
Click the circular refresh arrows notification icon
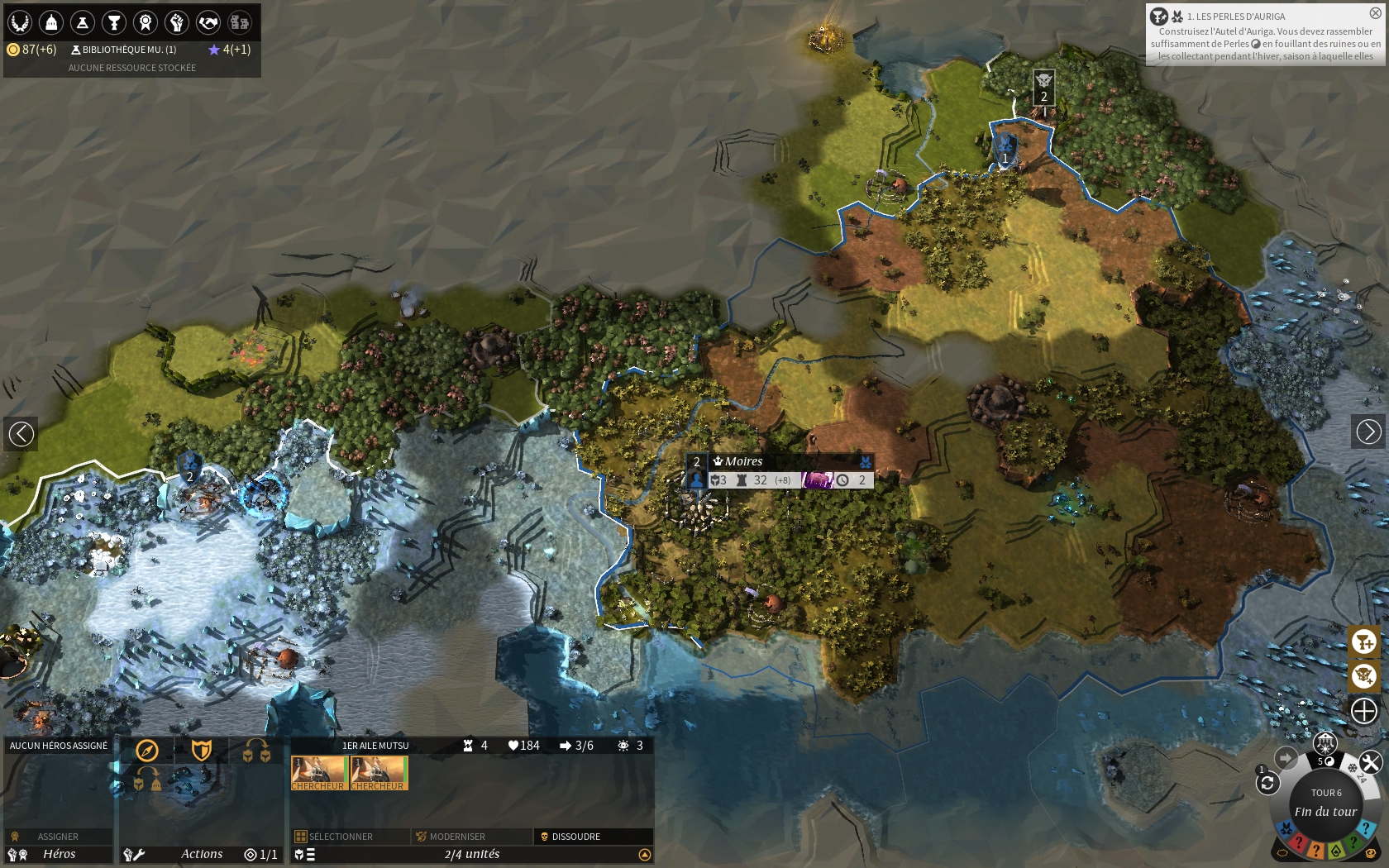point(1267,783)
